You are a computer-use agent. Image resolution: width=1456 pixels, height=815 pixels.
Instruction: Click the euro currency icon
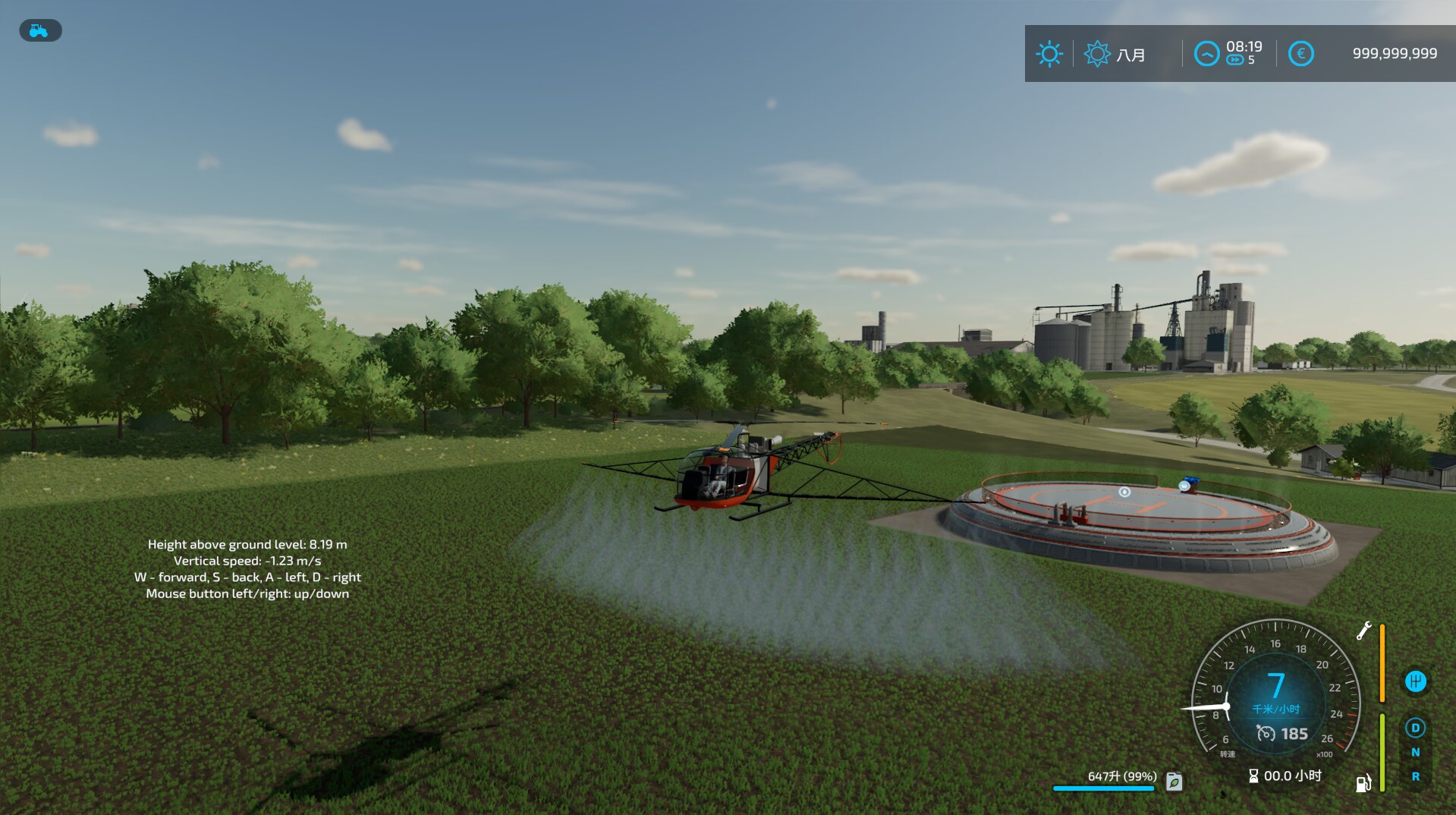1300,53
